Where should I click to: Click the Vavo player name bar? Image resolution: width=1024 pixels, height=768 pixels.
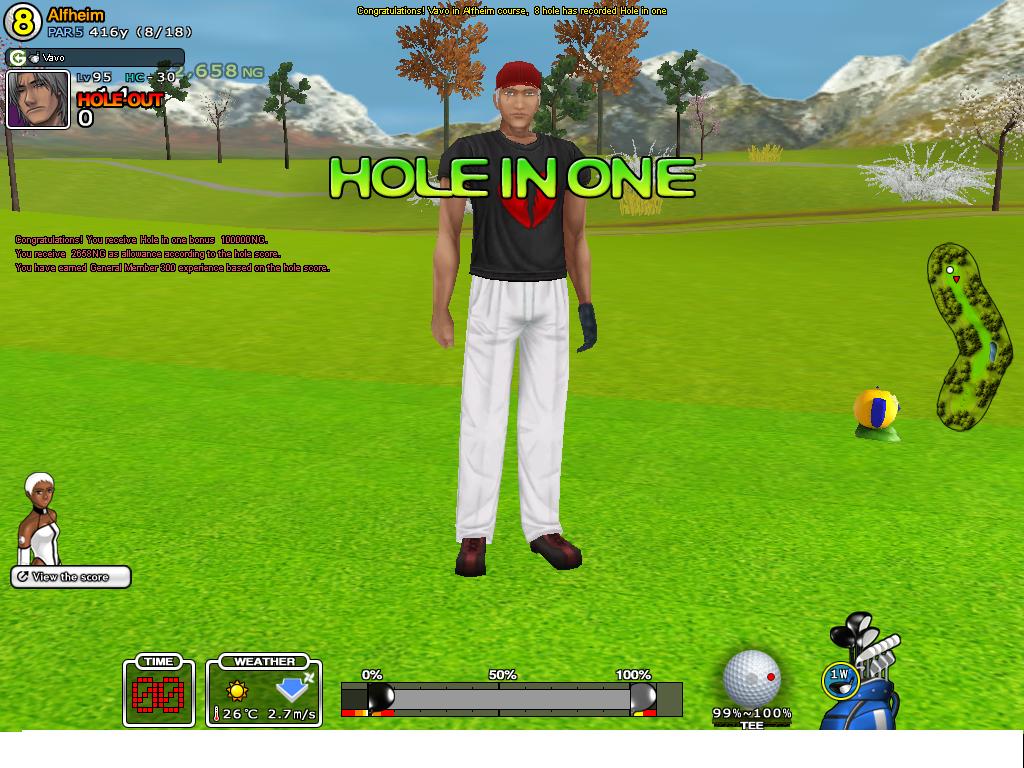click(x=96, y=58)
